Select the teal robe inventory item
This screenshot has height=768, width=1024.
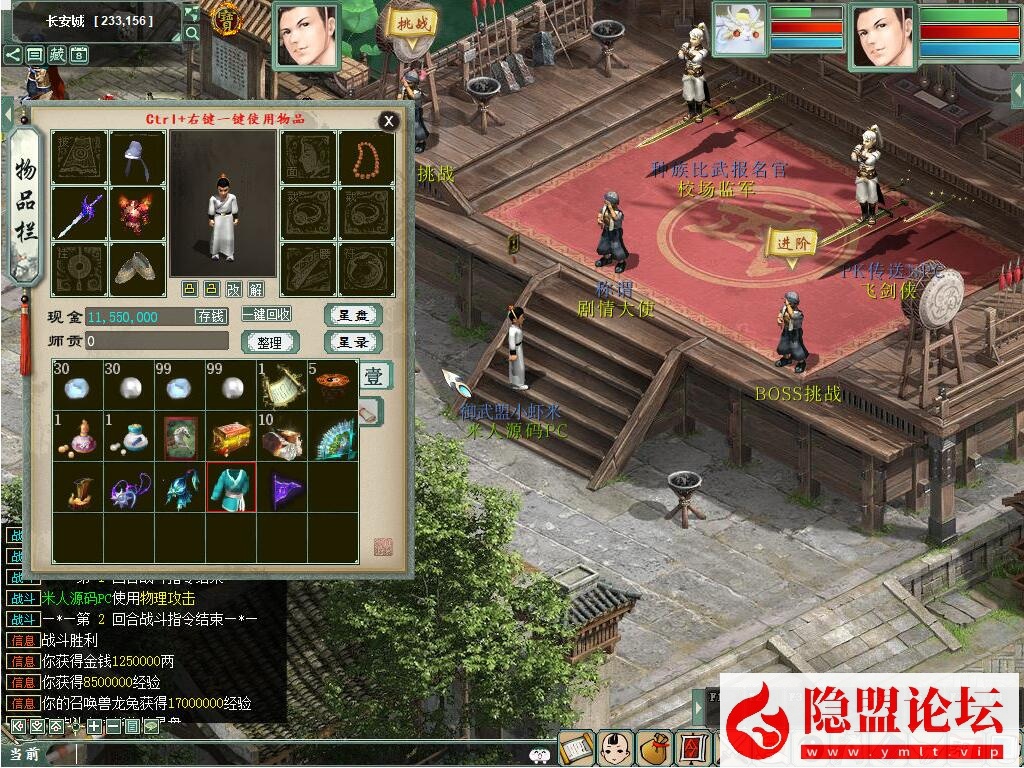point(231,488)
